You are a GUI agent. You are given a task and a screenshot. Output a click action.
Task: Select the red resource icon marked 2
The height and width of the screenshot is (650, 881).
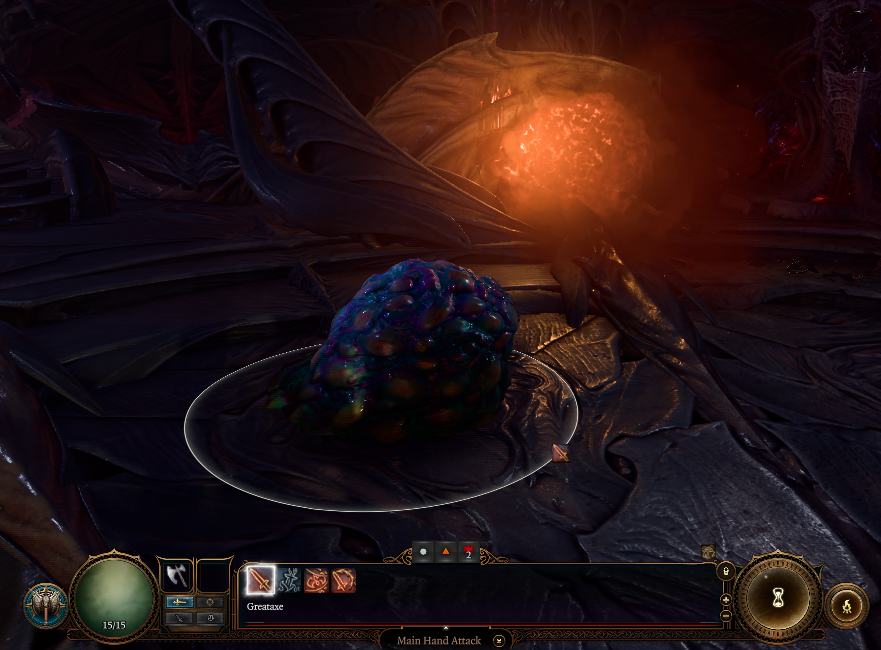point(467,551)
